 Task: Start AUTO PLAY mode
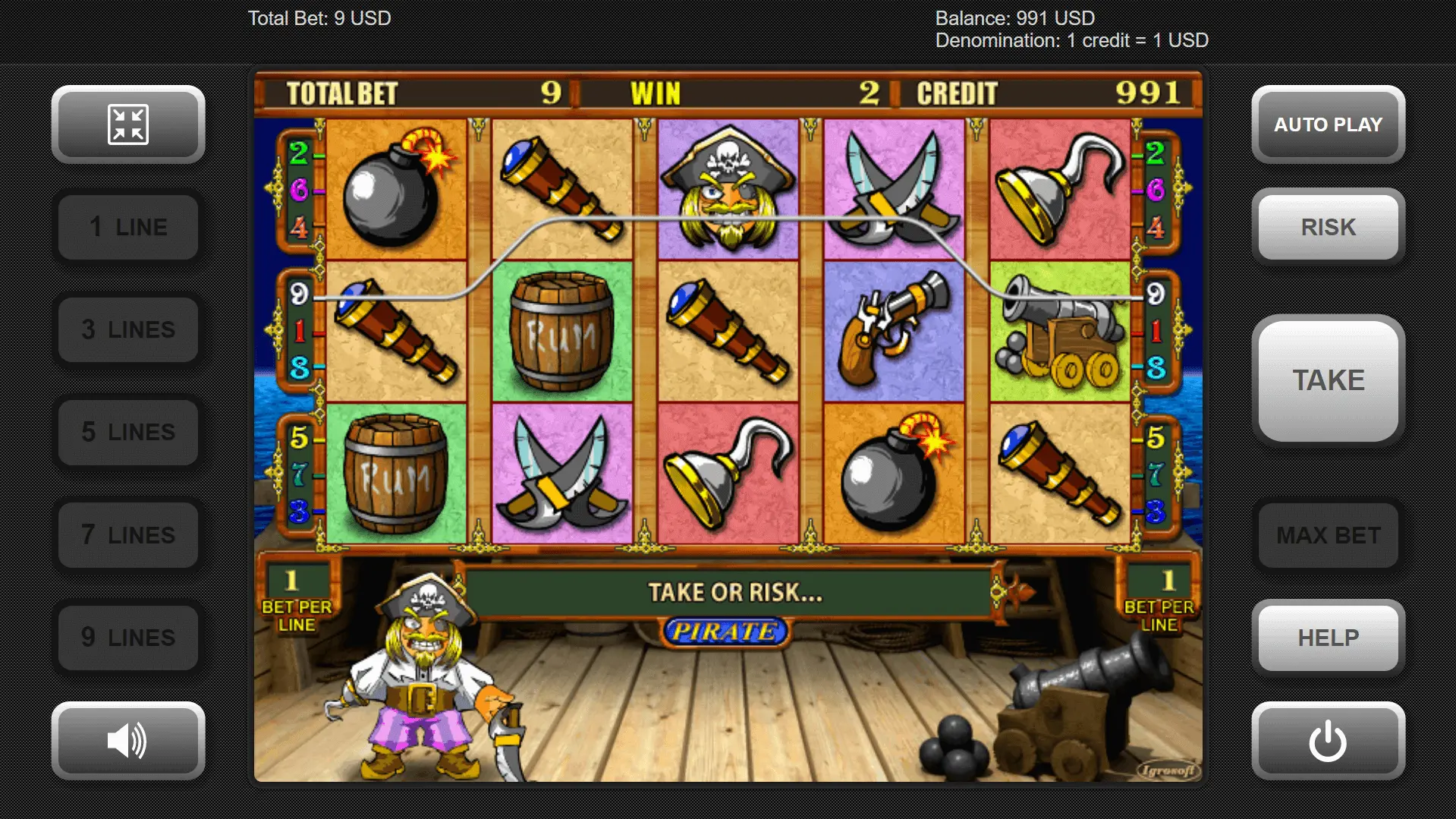tap(1328, 124)
